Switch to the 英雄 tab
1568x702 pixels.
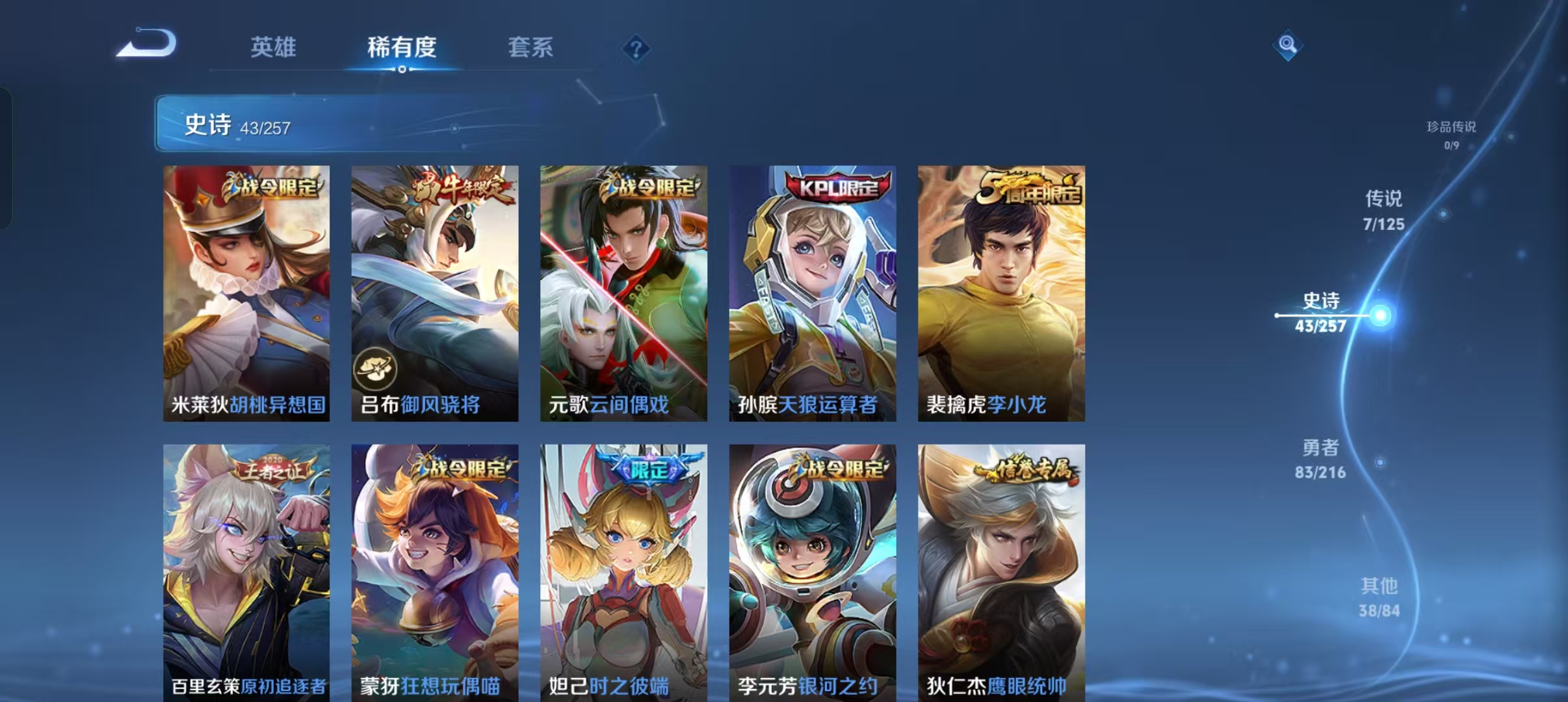(273, 47)
